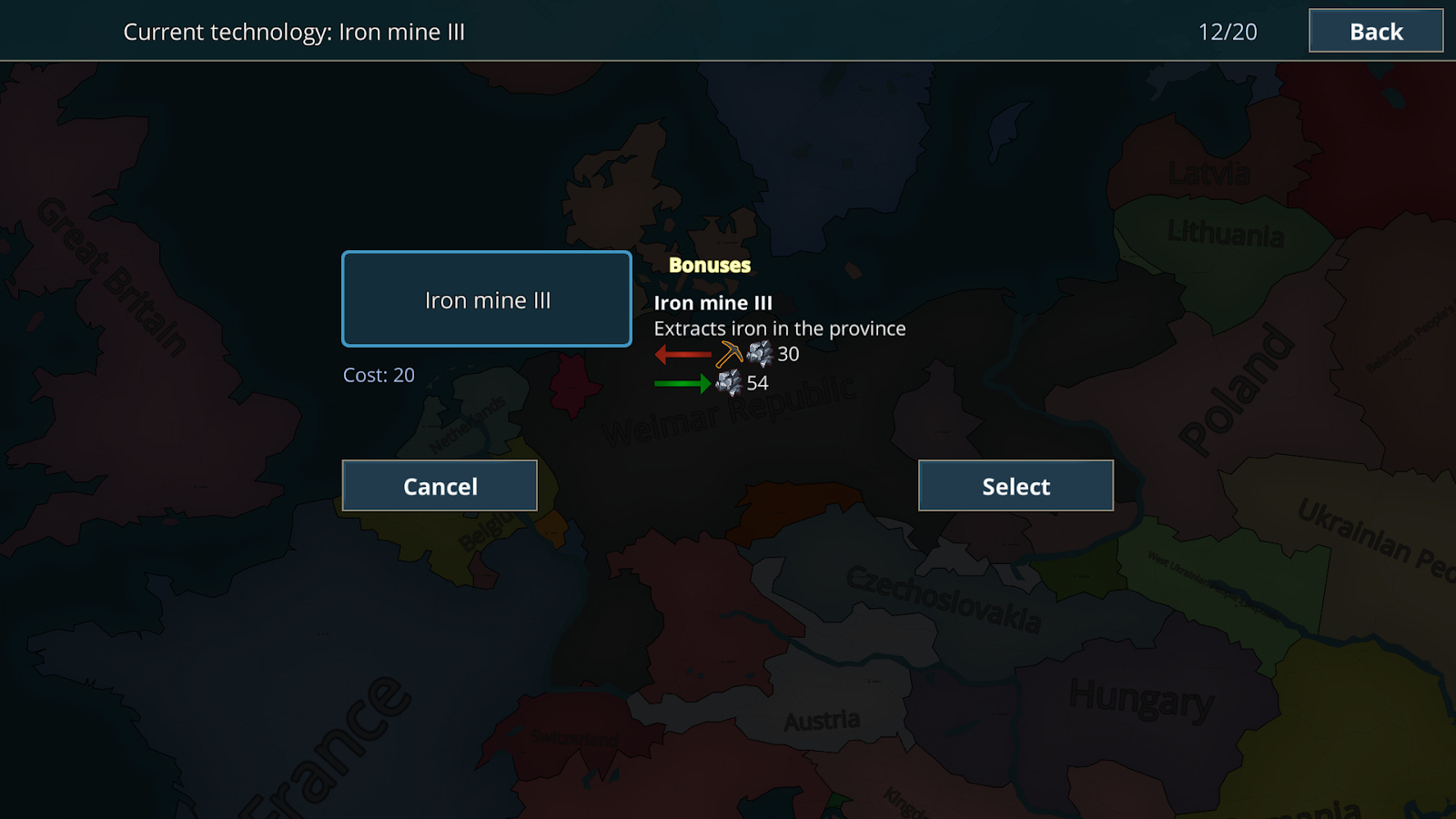1456x819 pixels.
Task: Click the Current technology title bar
Action: (294, 32)
